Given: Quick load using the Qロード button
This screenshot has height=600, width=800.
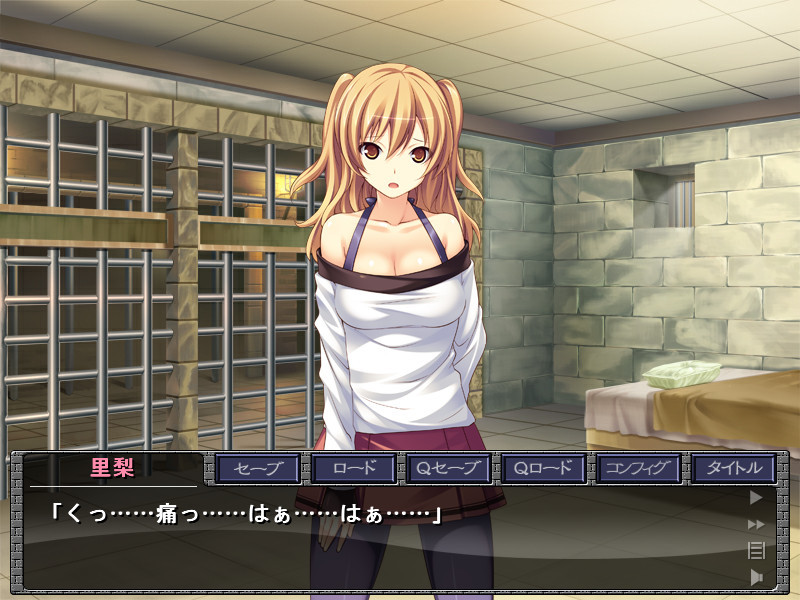Looking at the screenshot, I should (x=543, y=468).
